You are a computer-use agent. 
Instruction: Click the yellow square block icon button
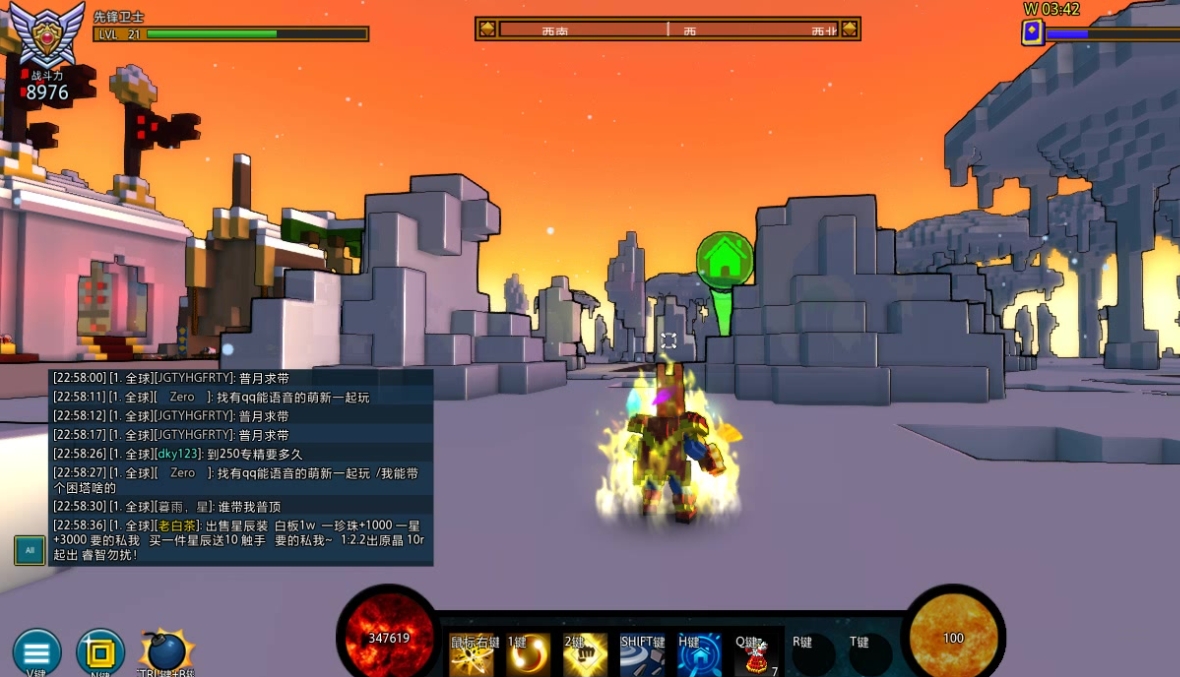tap(100, 652)
